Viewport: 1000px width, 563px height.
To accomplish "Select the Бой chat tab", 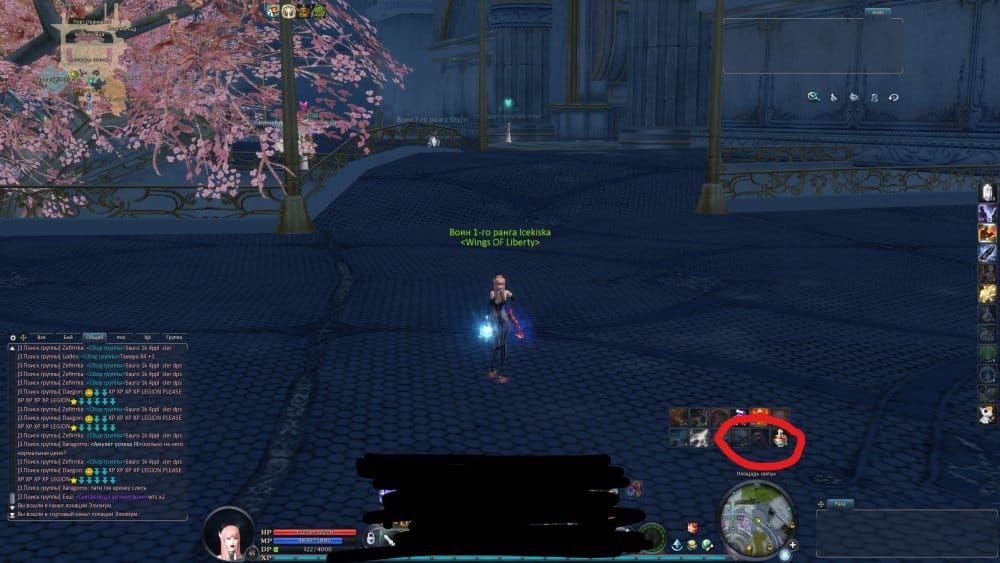I will click(67, 338).
